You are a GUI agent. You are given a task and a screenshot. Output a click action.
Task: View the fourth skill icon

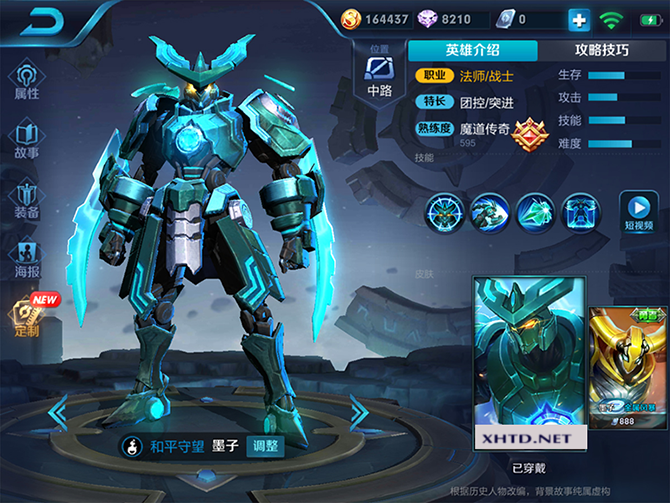coord(581,212)
